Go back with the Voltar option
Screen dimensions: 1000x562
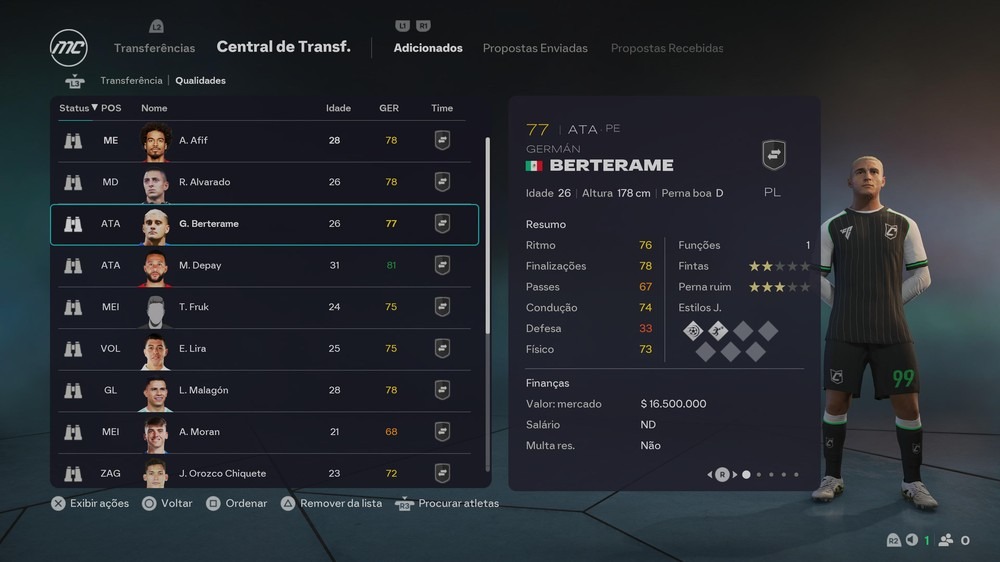coord(176,503)
